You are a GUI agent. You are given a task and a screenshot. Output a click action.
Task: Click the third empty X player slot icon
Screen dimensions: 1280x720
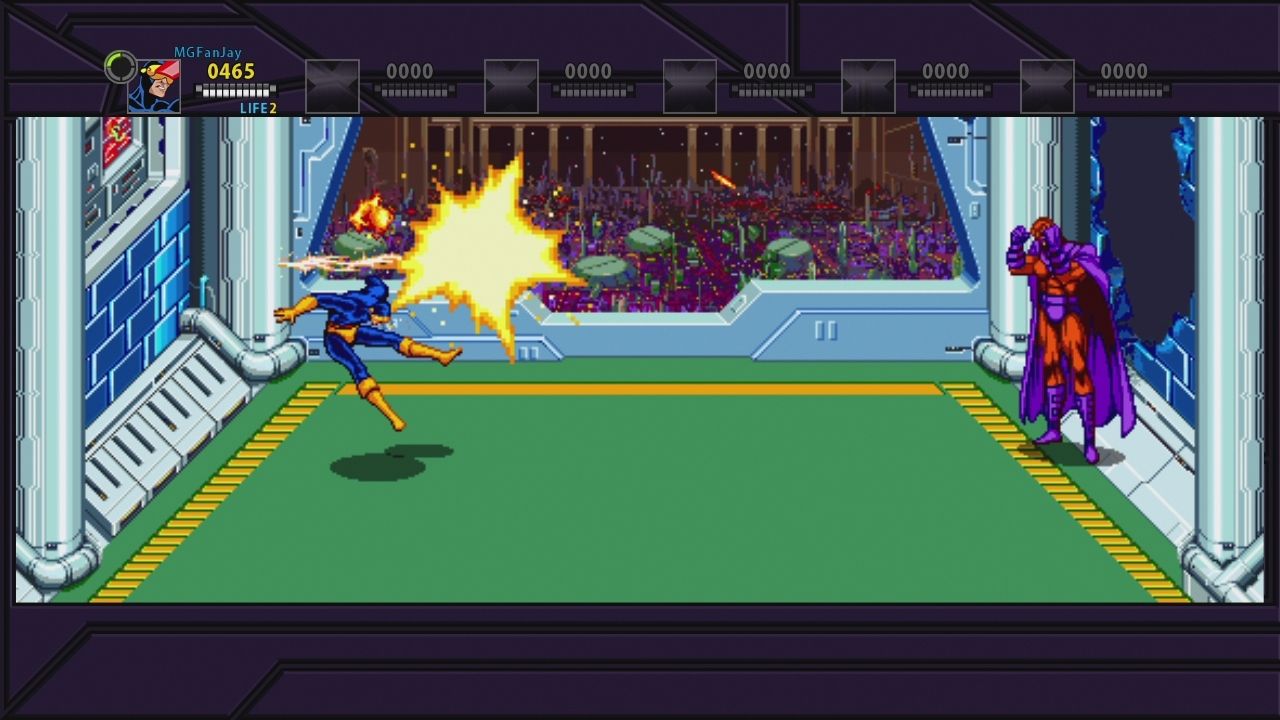(689, 85)
